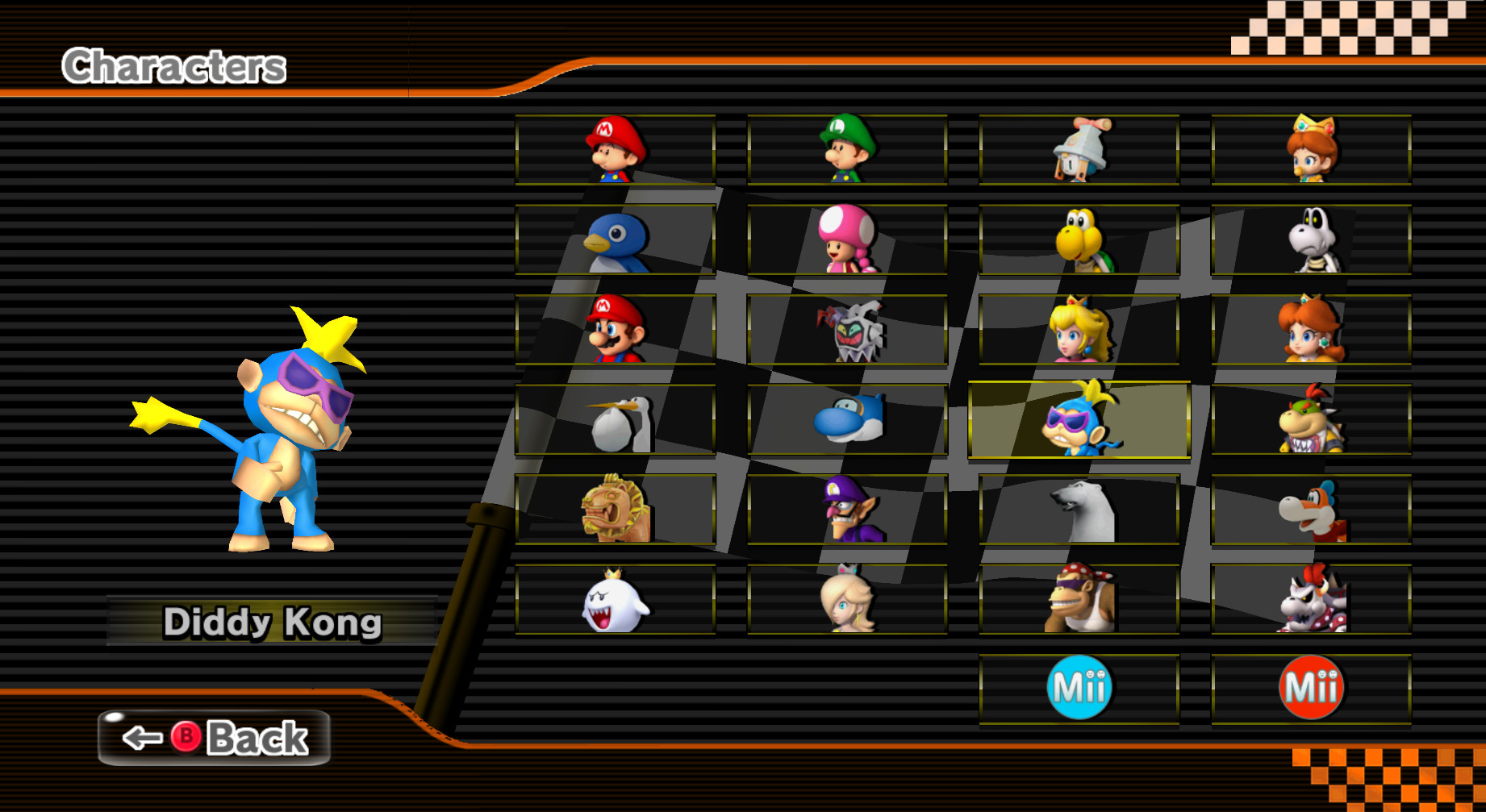Pick Rosalina from the roster
The image size is (1486, 812).
tap(846, 605)
